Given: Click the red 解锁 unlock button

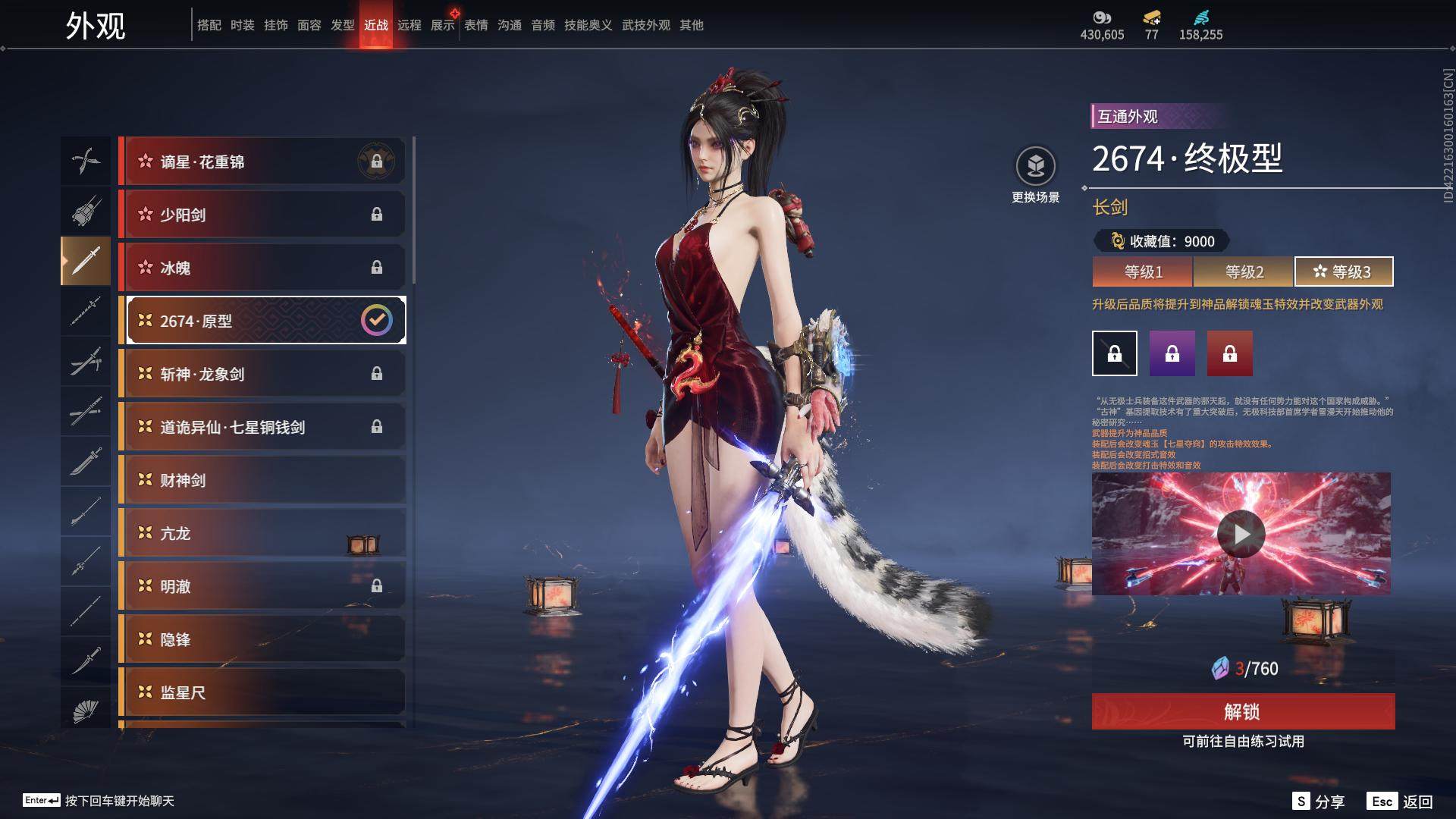Looking at the screenshot, I should (x=1243, y=711).
